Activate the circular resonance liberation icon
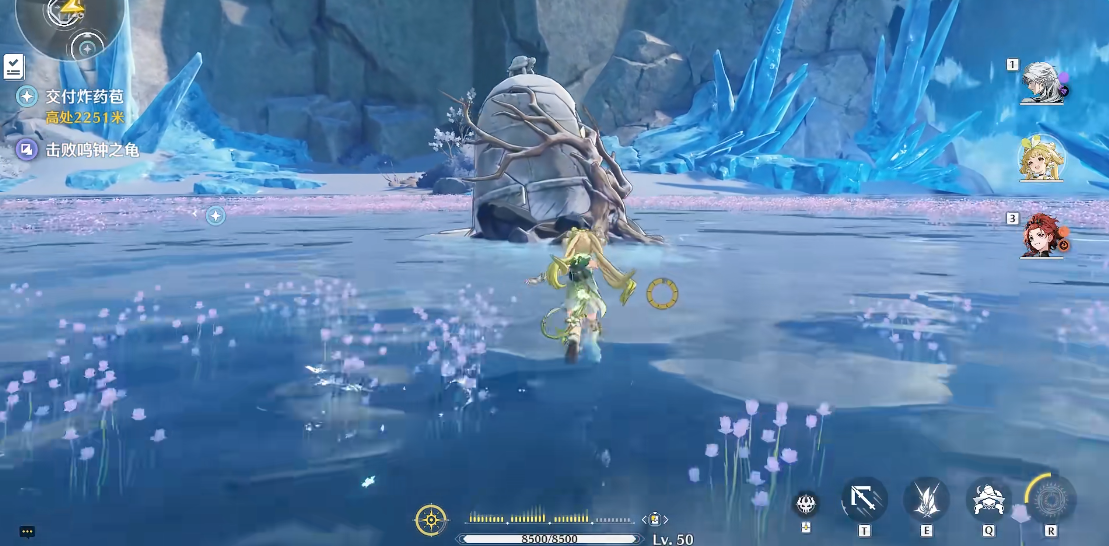Image resolution: width=1109 pixels, height=546 pixels. coord(1051,497)
